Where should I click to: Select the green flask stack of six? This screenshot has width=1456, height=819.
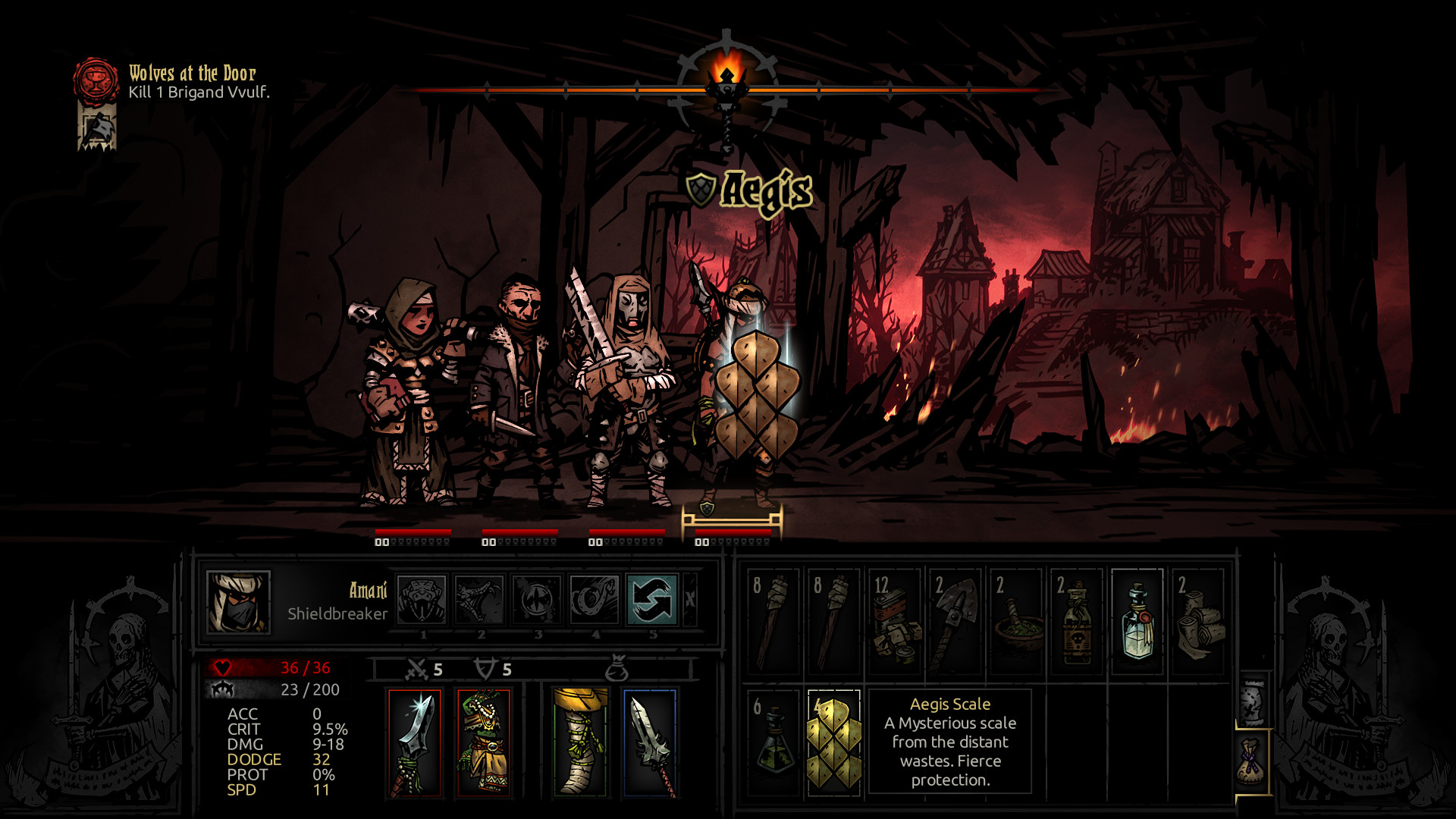[773, 742]
